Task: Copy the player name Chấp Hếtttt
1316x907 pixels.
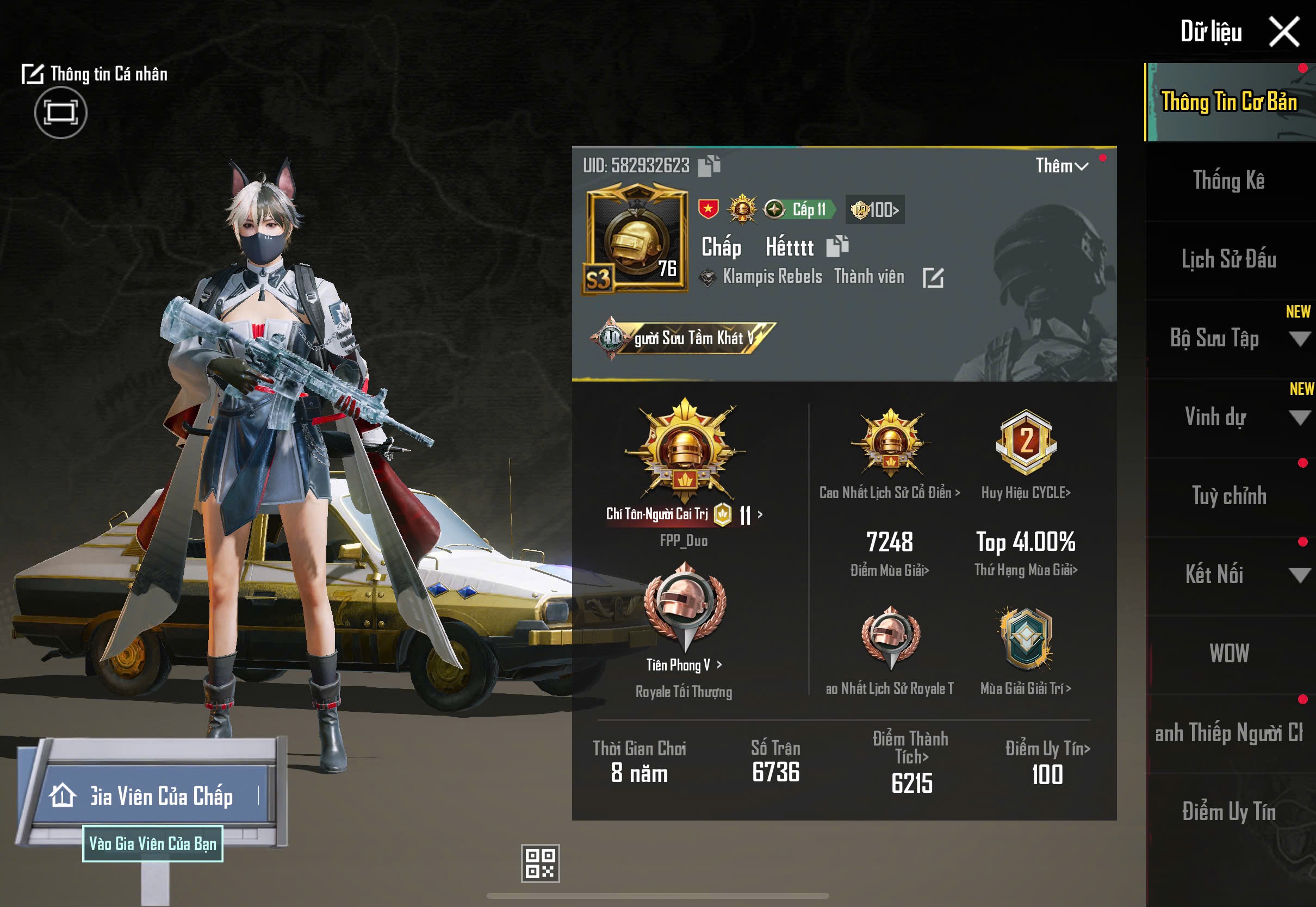Action: [x=837, y=246]
